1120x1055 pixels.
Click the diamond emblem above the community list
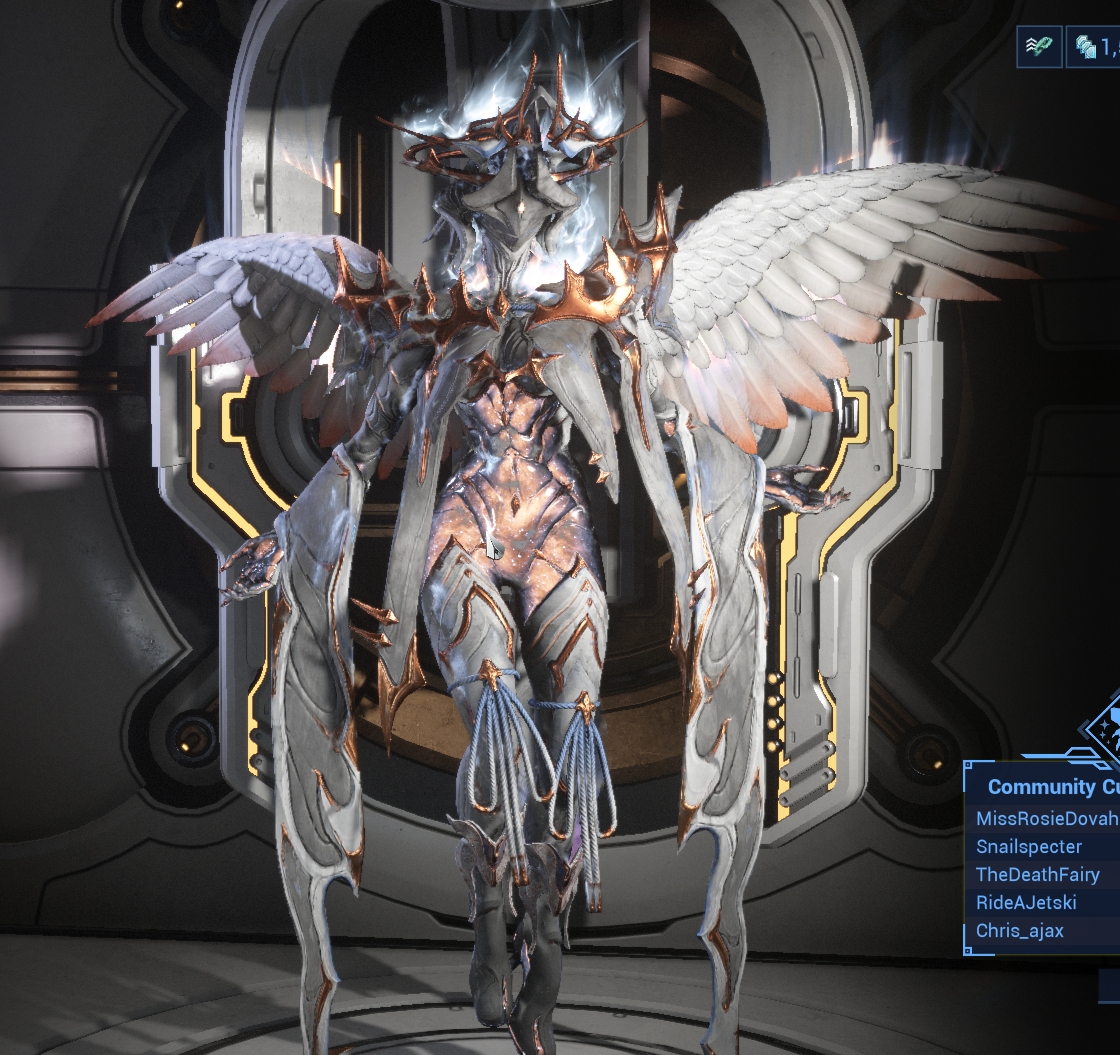(x=1104, y=723)
